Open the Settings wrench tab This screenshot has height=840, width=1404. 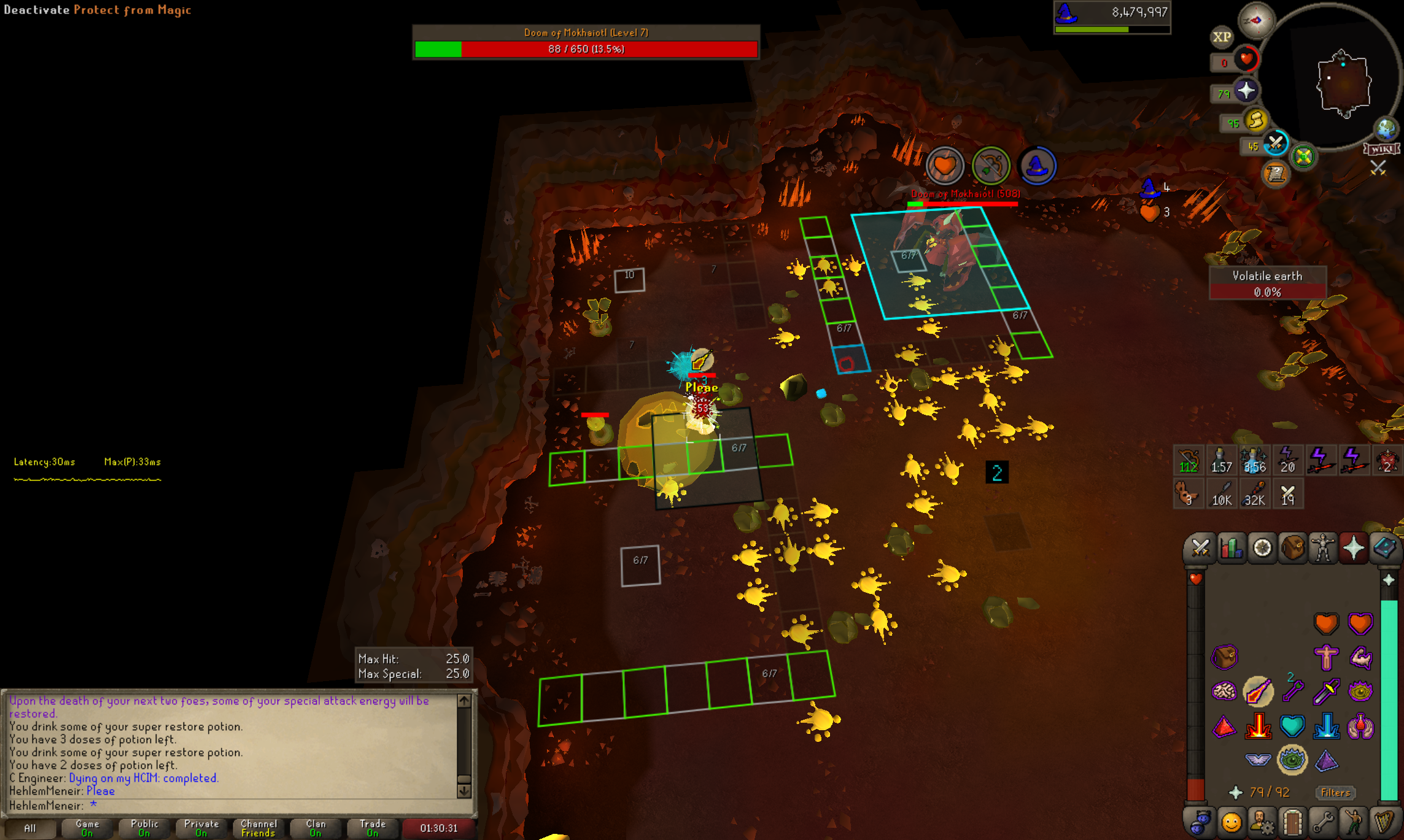click(x=1323, y=822)
